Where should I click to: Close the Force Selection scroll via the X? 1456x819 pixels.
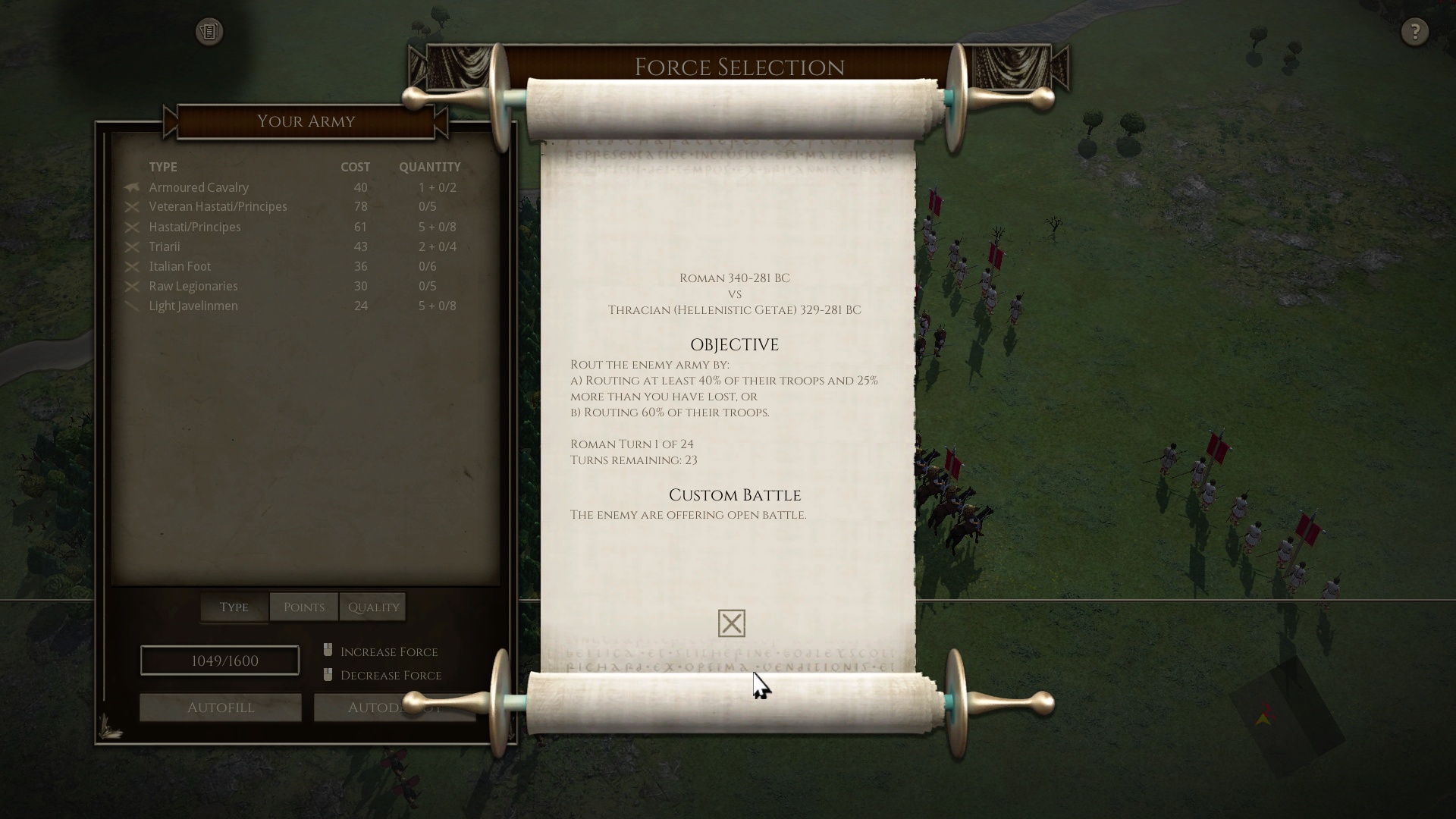coord(730,623)
